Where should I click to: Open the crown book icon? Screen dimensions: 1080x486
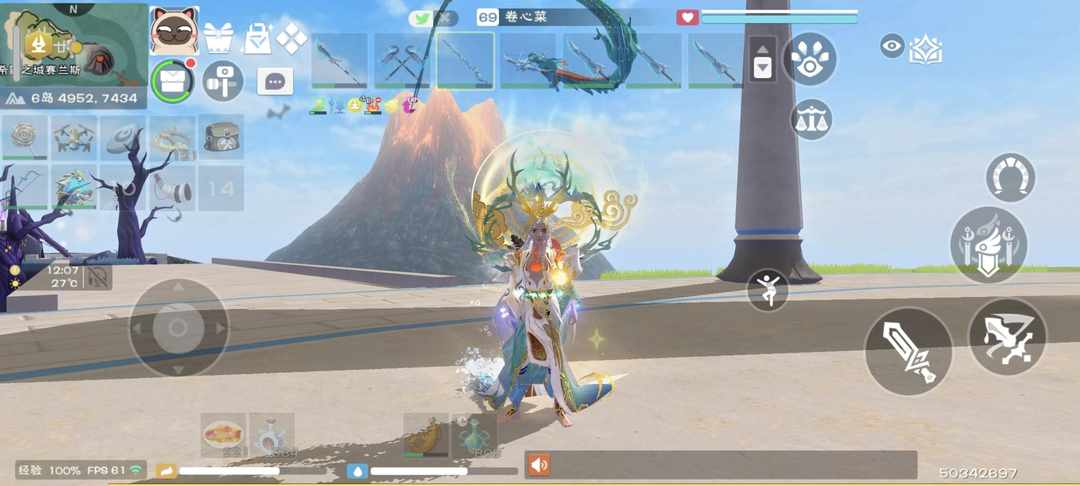[x=926, y=48]
